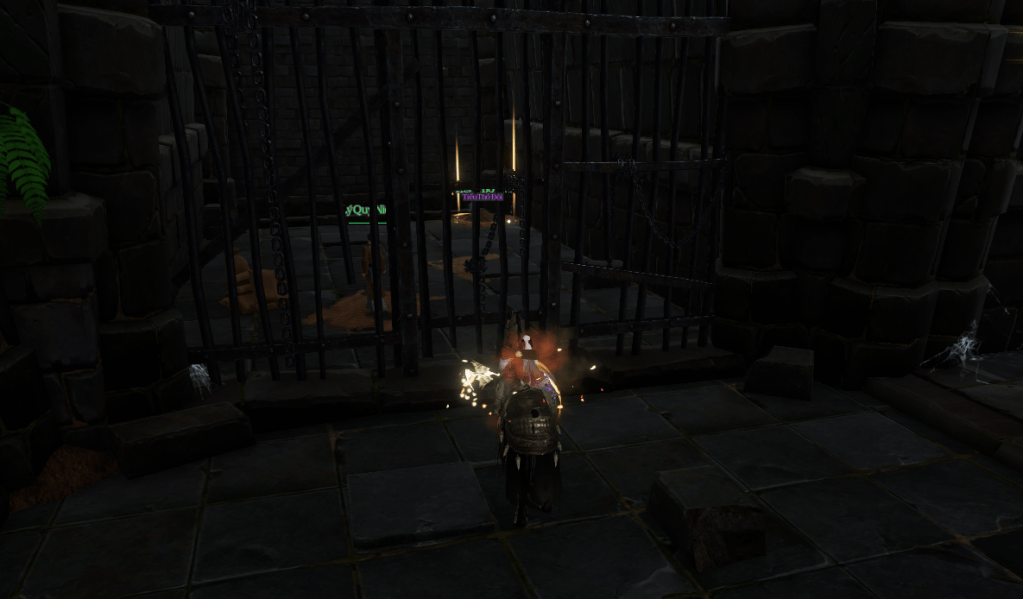Target the green player nameplate behind the gate

[x=366, y=210]
